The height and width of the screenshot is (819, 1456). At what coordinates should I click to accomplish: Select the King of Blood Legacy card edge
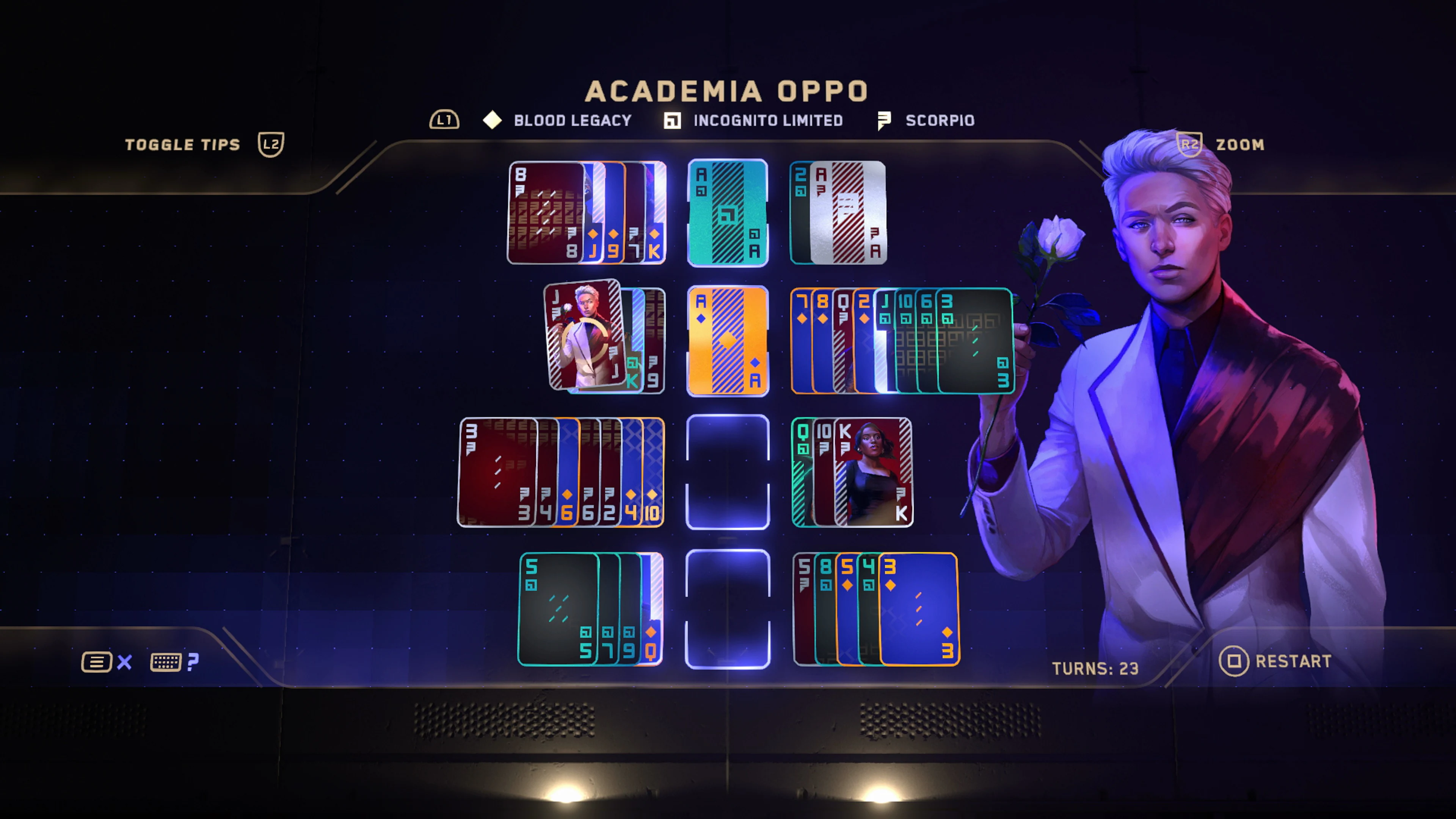point(656,212)
